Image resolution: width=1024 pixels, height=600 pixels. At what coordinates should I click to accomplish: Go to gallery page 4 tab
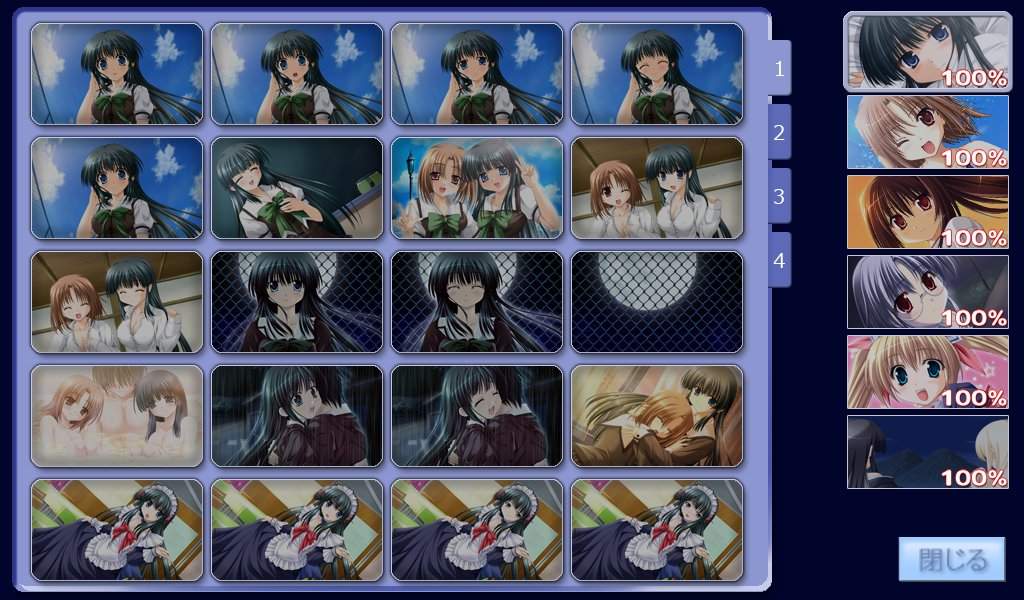[779, 260]
